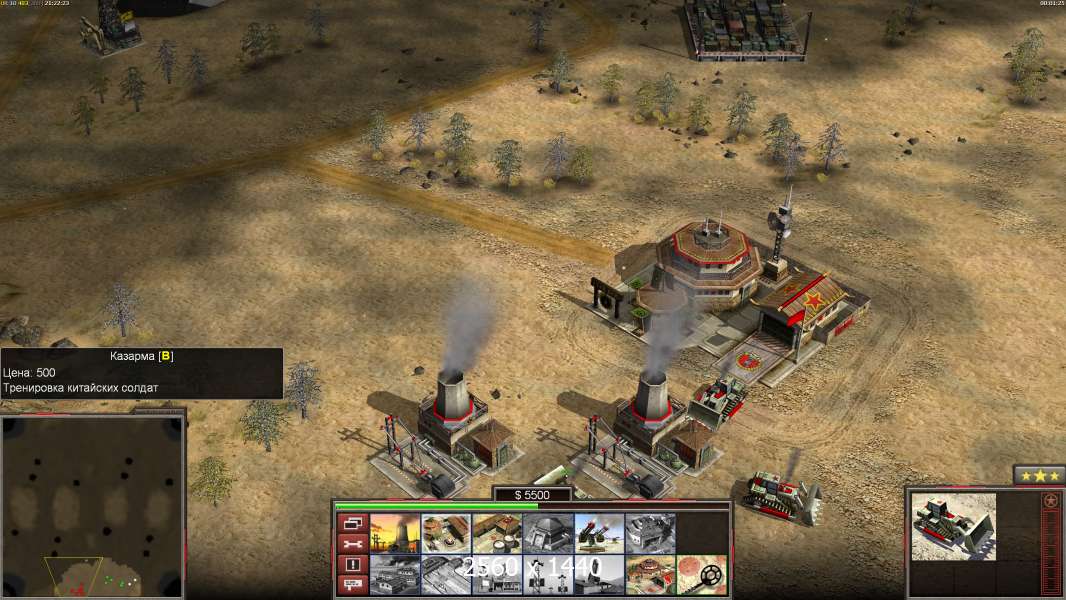
Task: Open the red chat message button
Action: [351, 583]
